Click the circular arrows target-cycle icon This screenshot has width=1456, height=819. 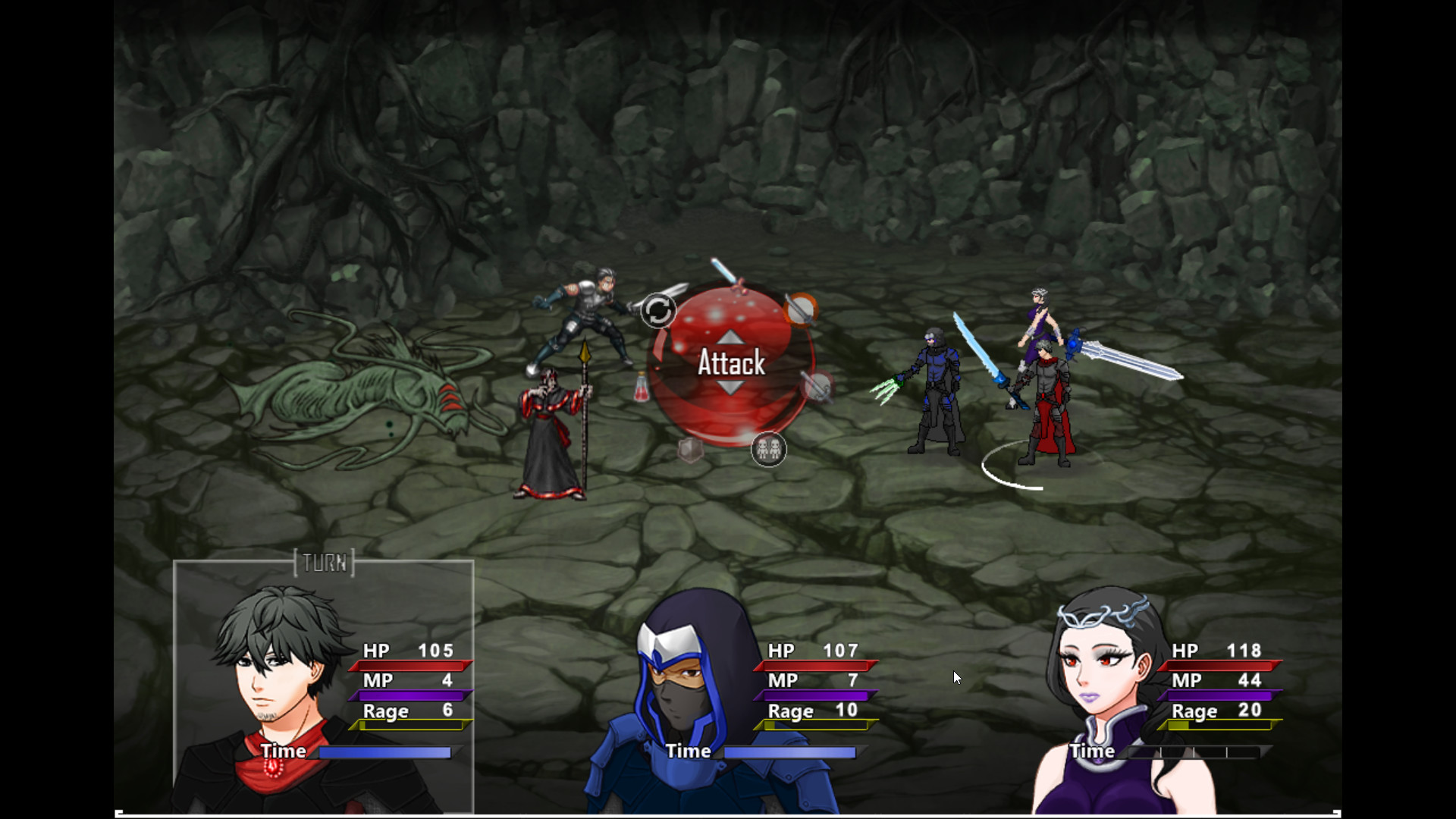tap(658, 310)
